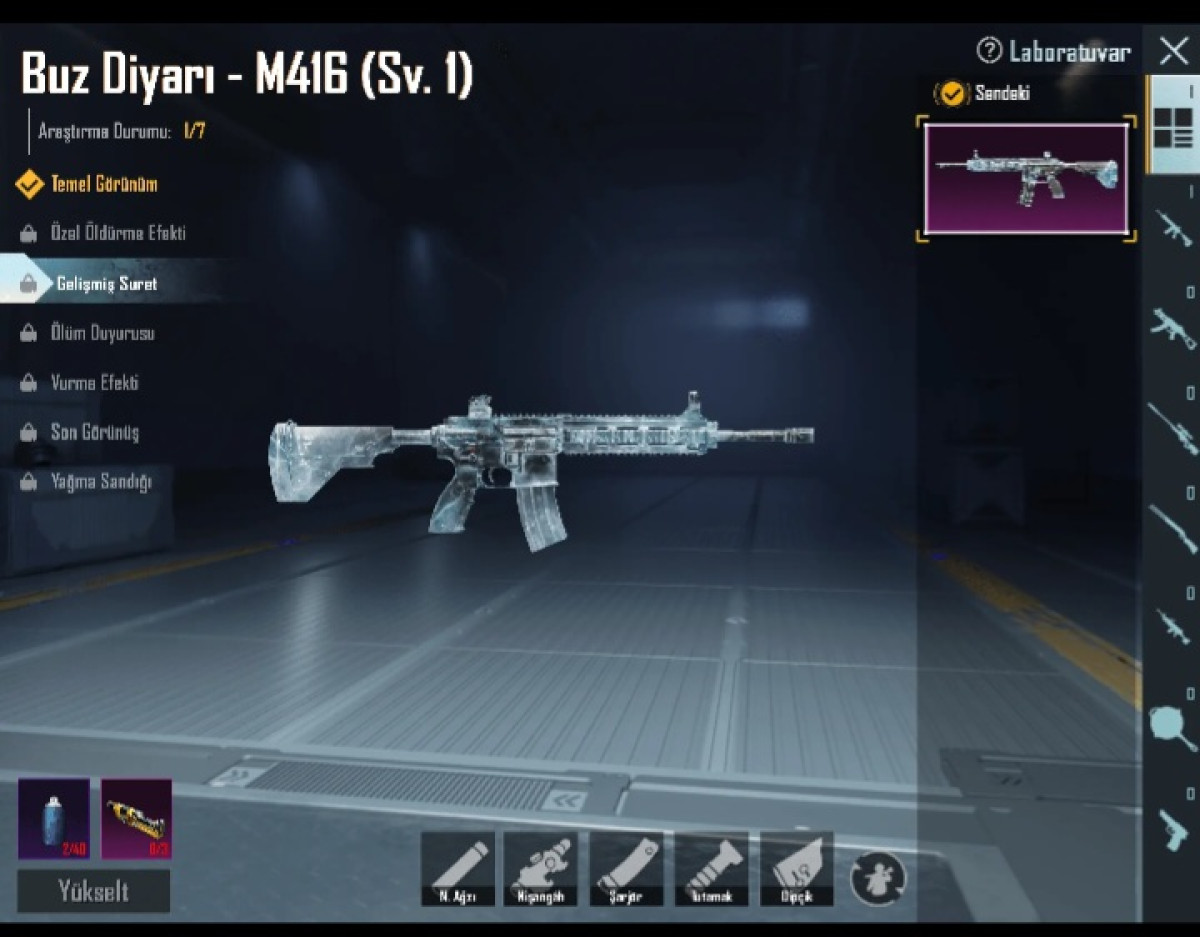Open the Dipçik stock attachment slot
Image resolution: width=1200 pixels, height=937 pixels.
[x=796, y=869]
